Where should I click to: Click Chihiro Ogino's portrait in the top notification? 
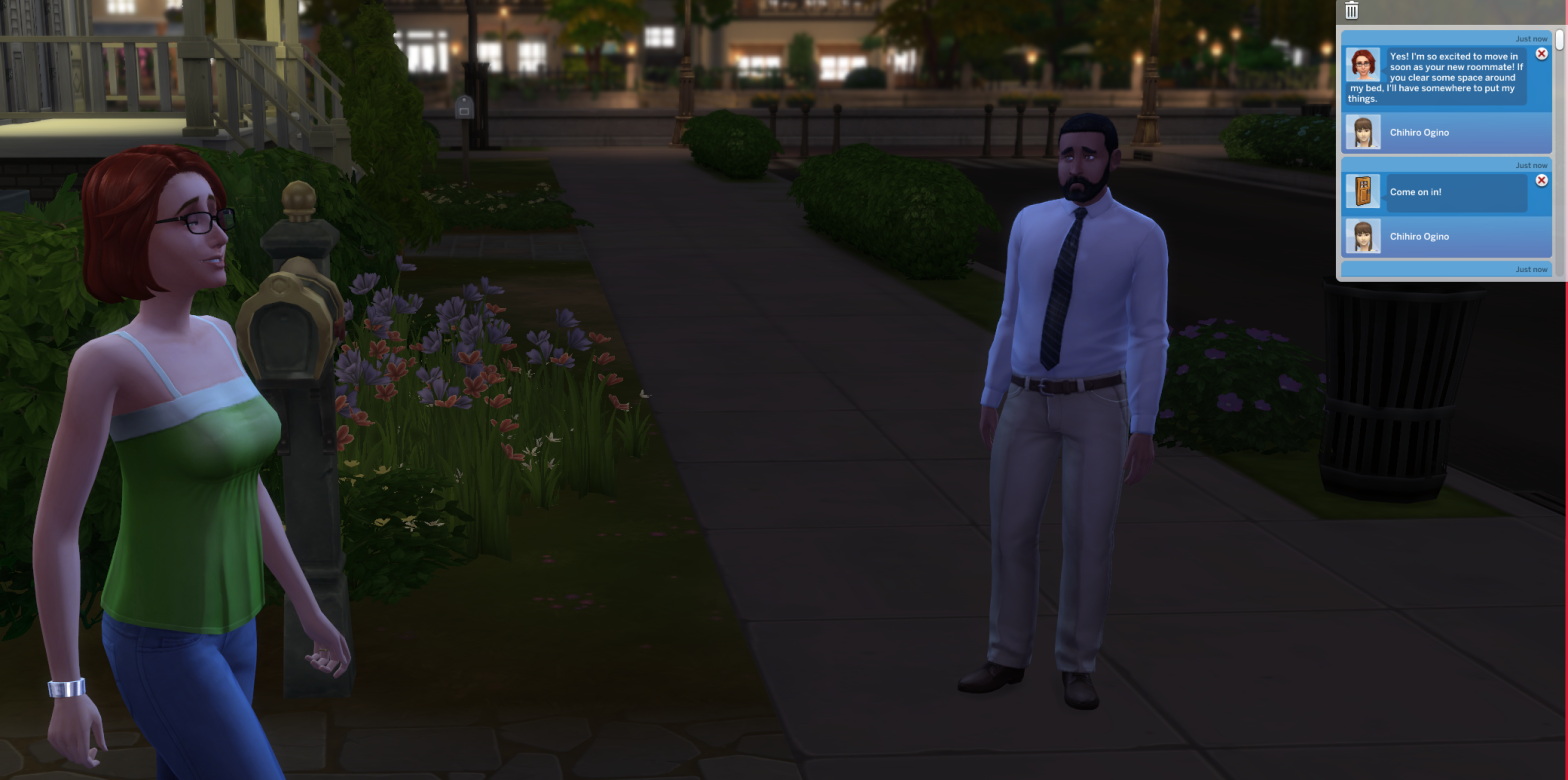[x=1365, y=132]
